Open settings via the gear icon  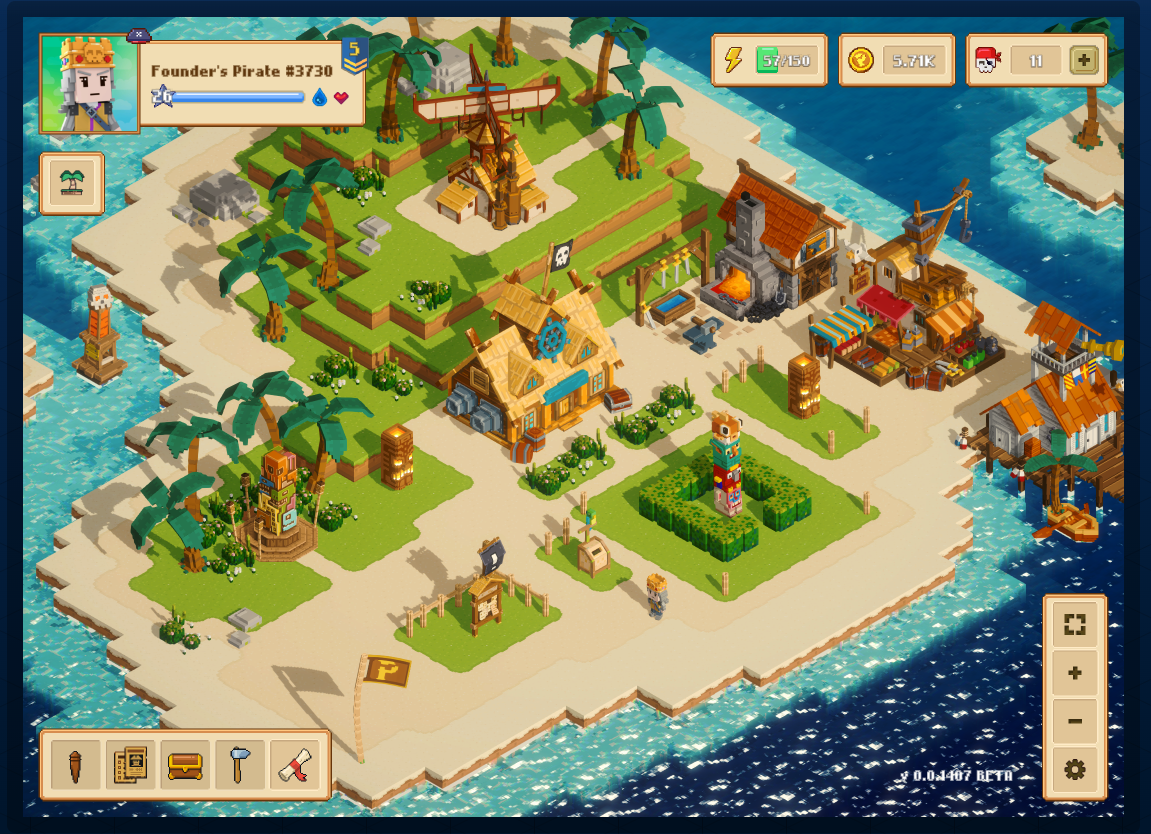(1075, 770)
